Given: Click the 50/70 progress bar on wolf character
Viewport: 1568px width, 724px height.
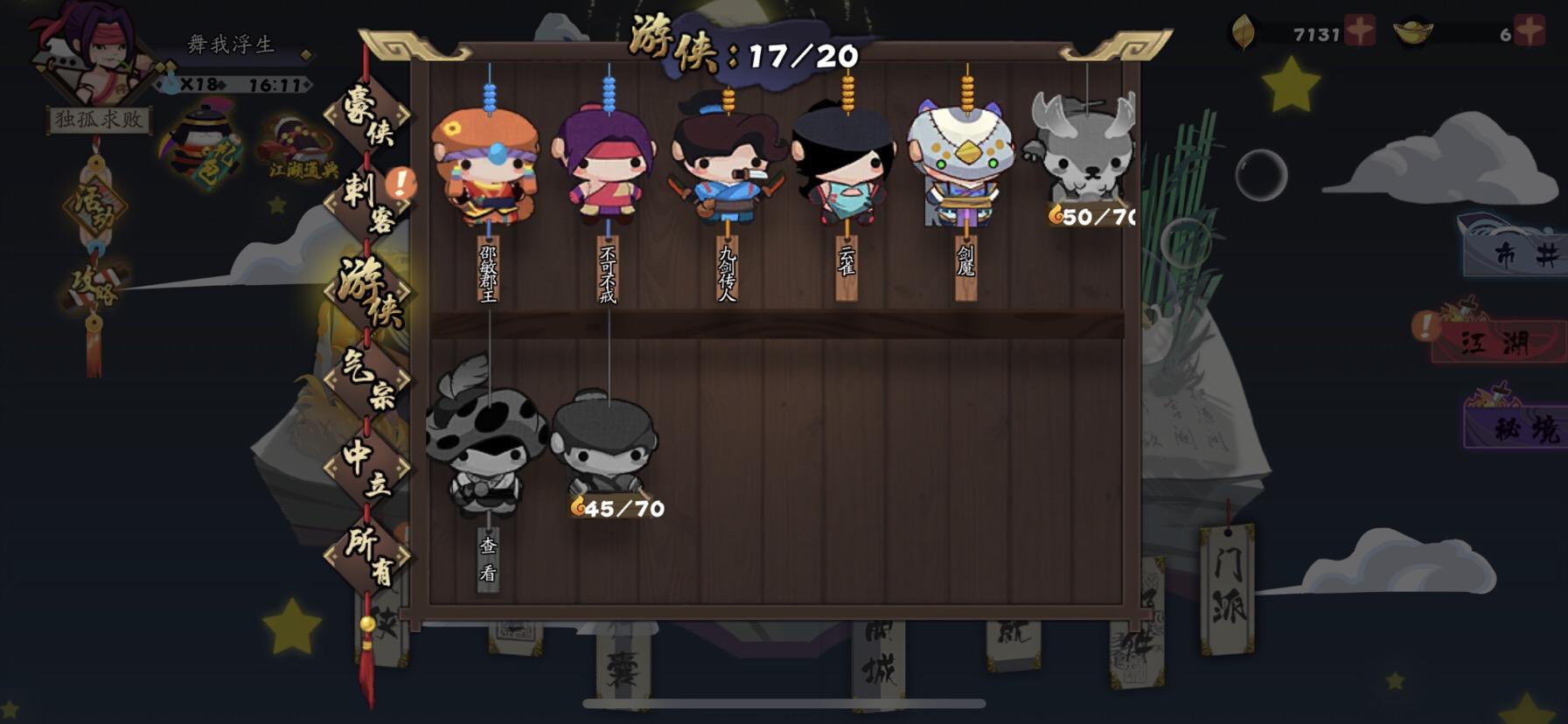Looking at the screenshot, I should pos(1091,216).
